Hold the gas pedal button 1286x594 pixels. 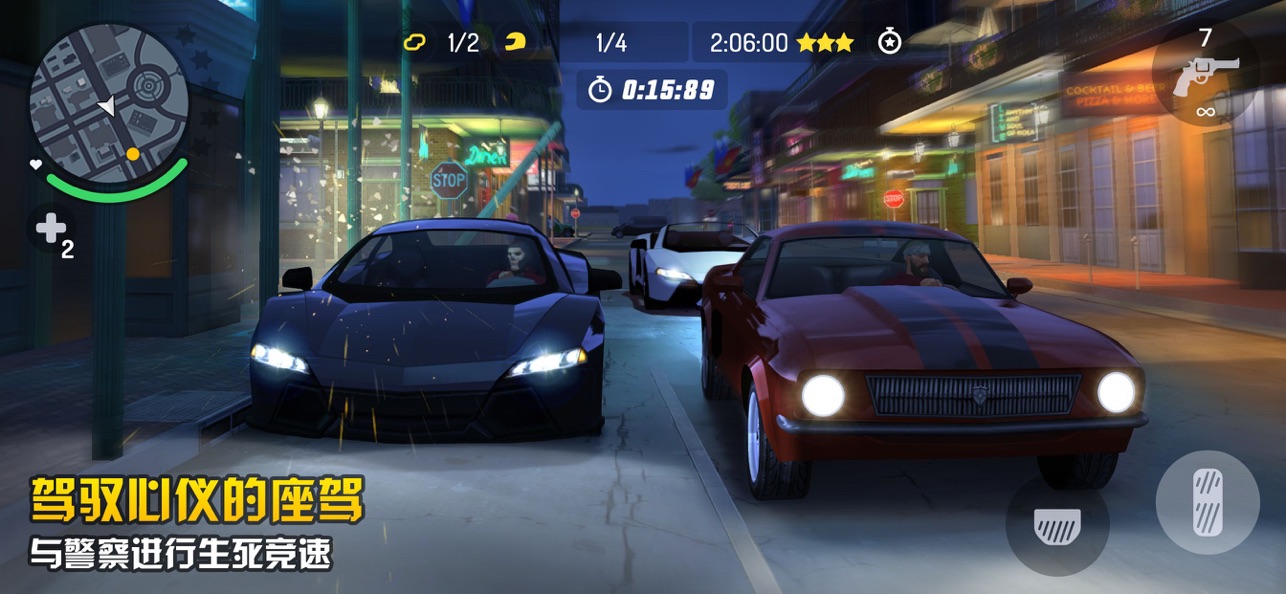coord(1207,501)
